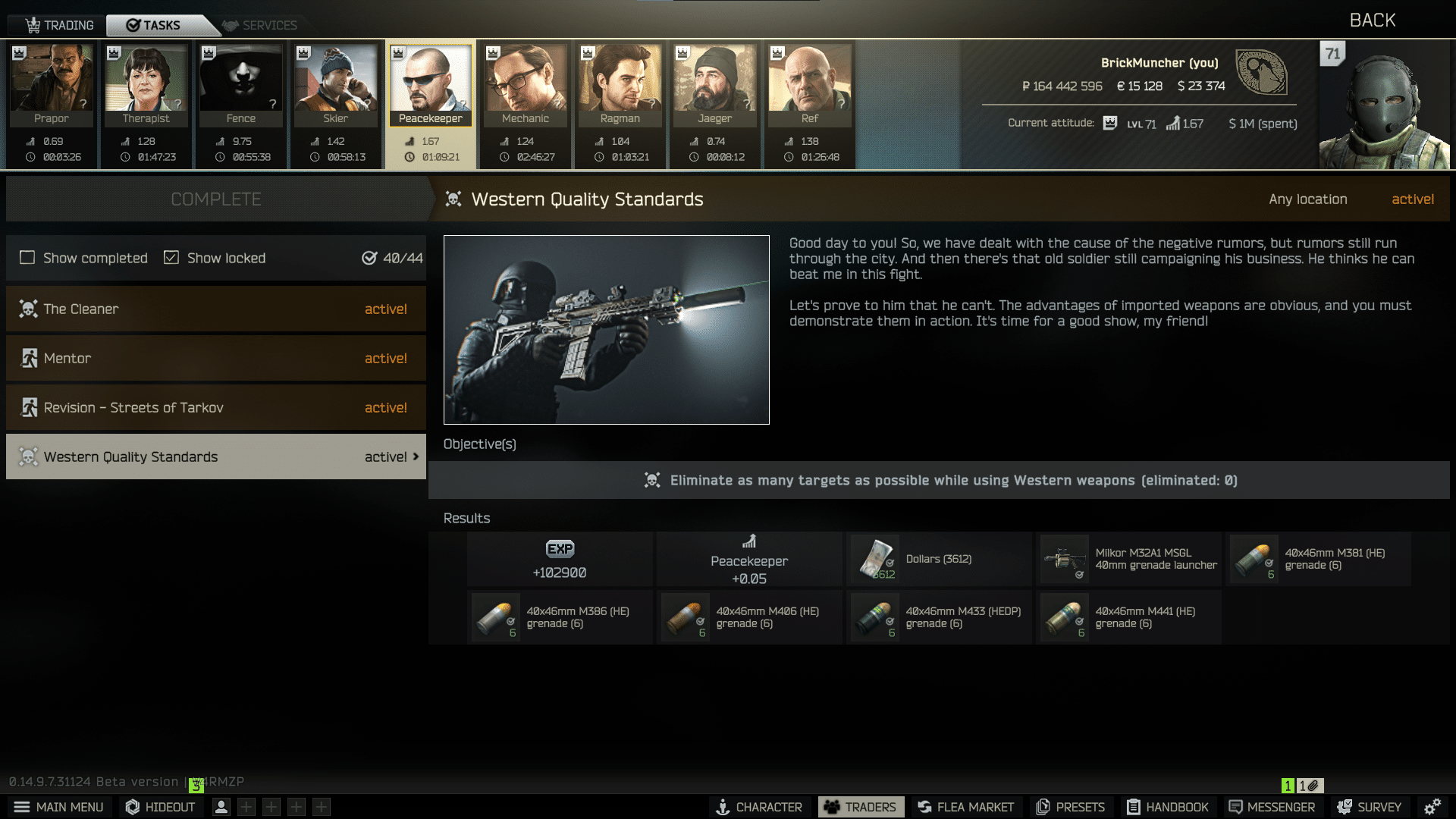Open settings via the gear icon
1456x819 pixels.
point(1432,807)
